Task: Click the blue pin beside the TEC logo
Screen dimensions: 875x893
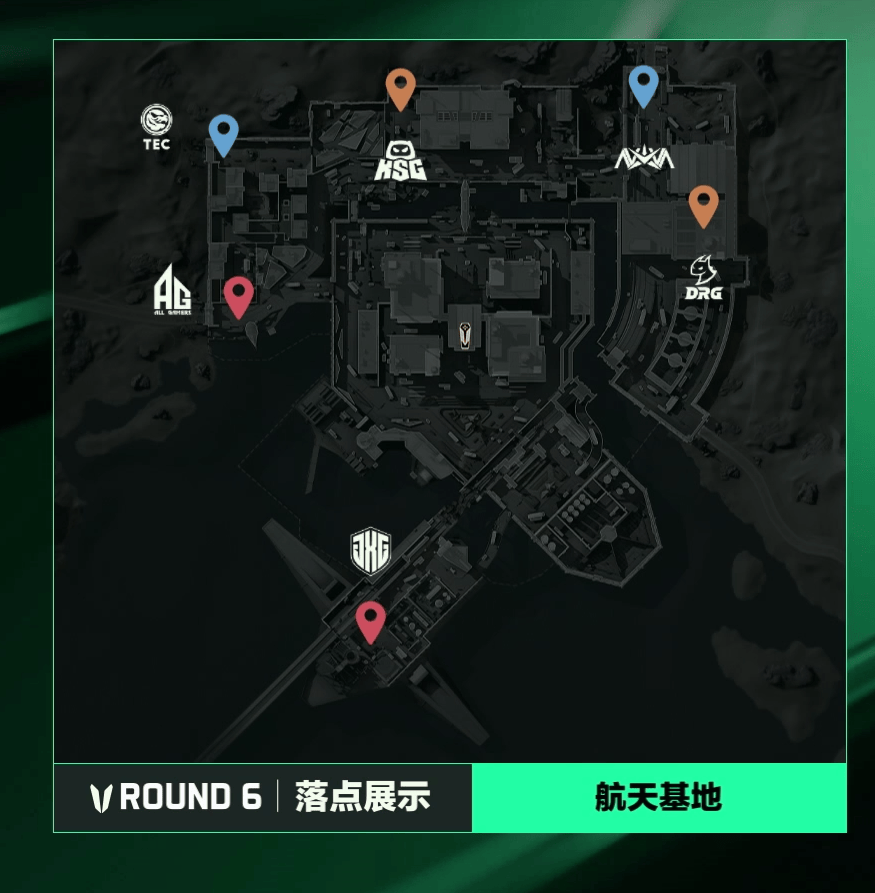Action: coord(223,134)
